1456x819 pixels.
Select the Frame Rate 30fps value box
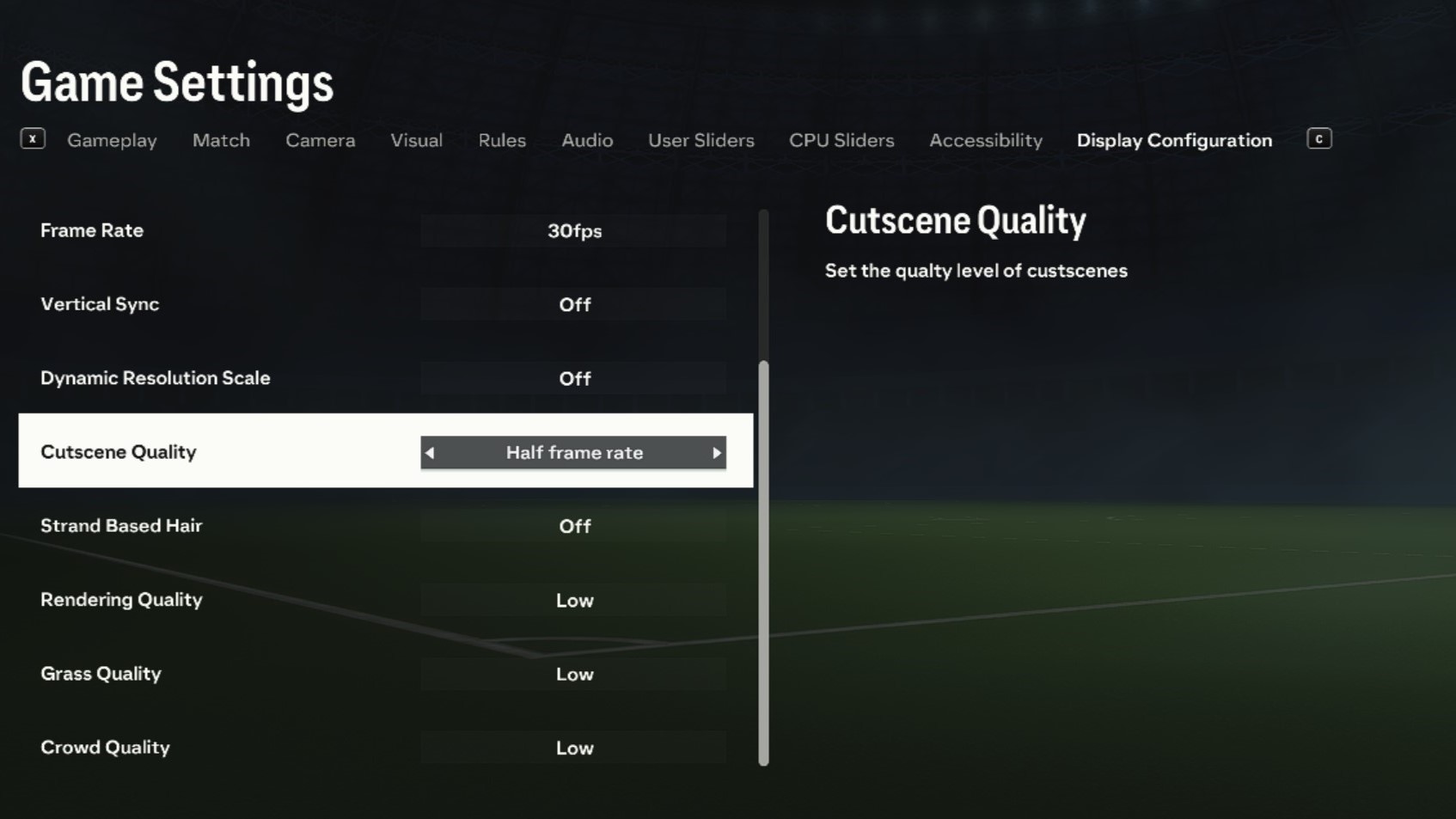573,230
